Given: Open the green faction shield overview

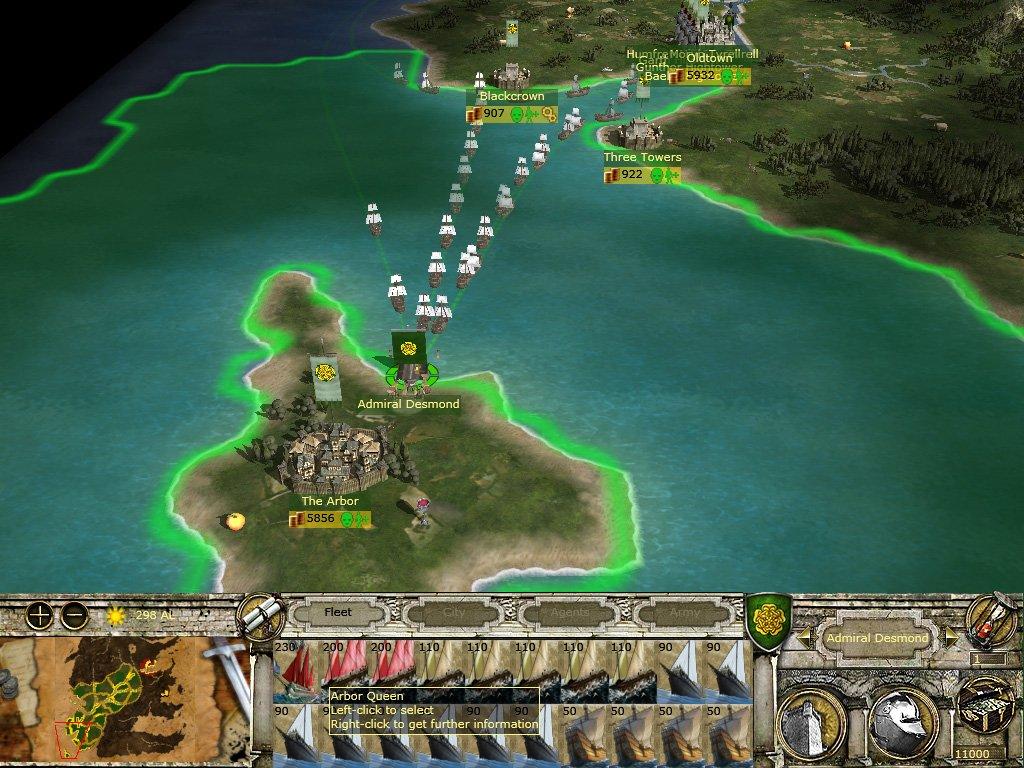Looking at the screenshot, I should (x=768, y=619).
